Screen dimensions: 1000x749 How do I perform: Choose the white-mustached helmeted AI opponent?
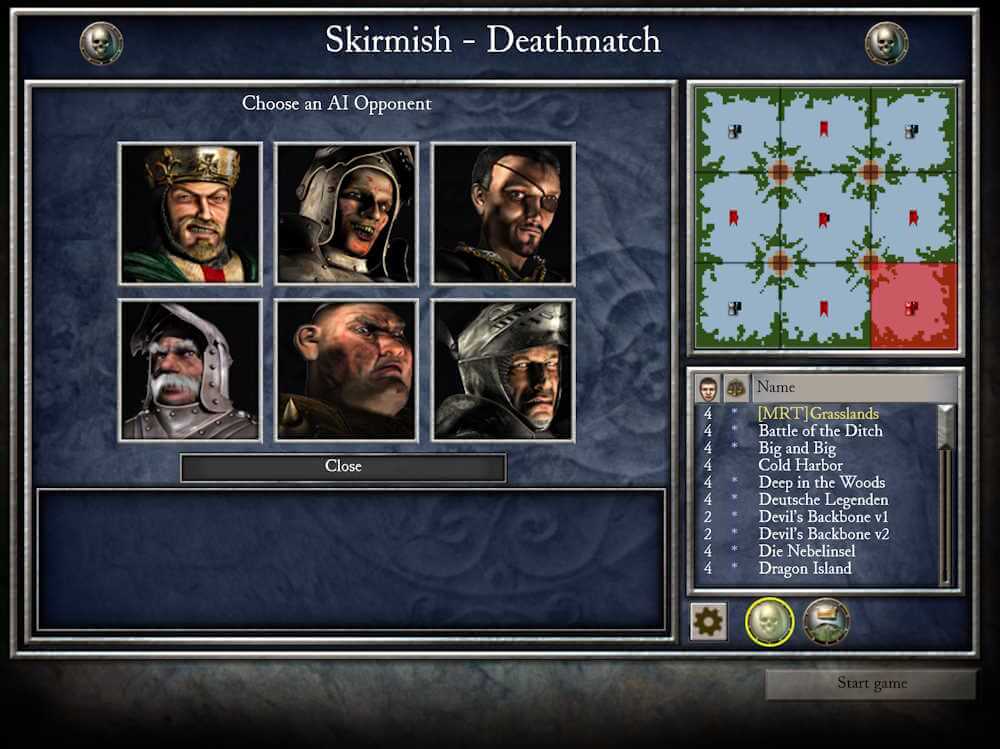190,370
